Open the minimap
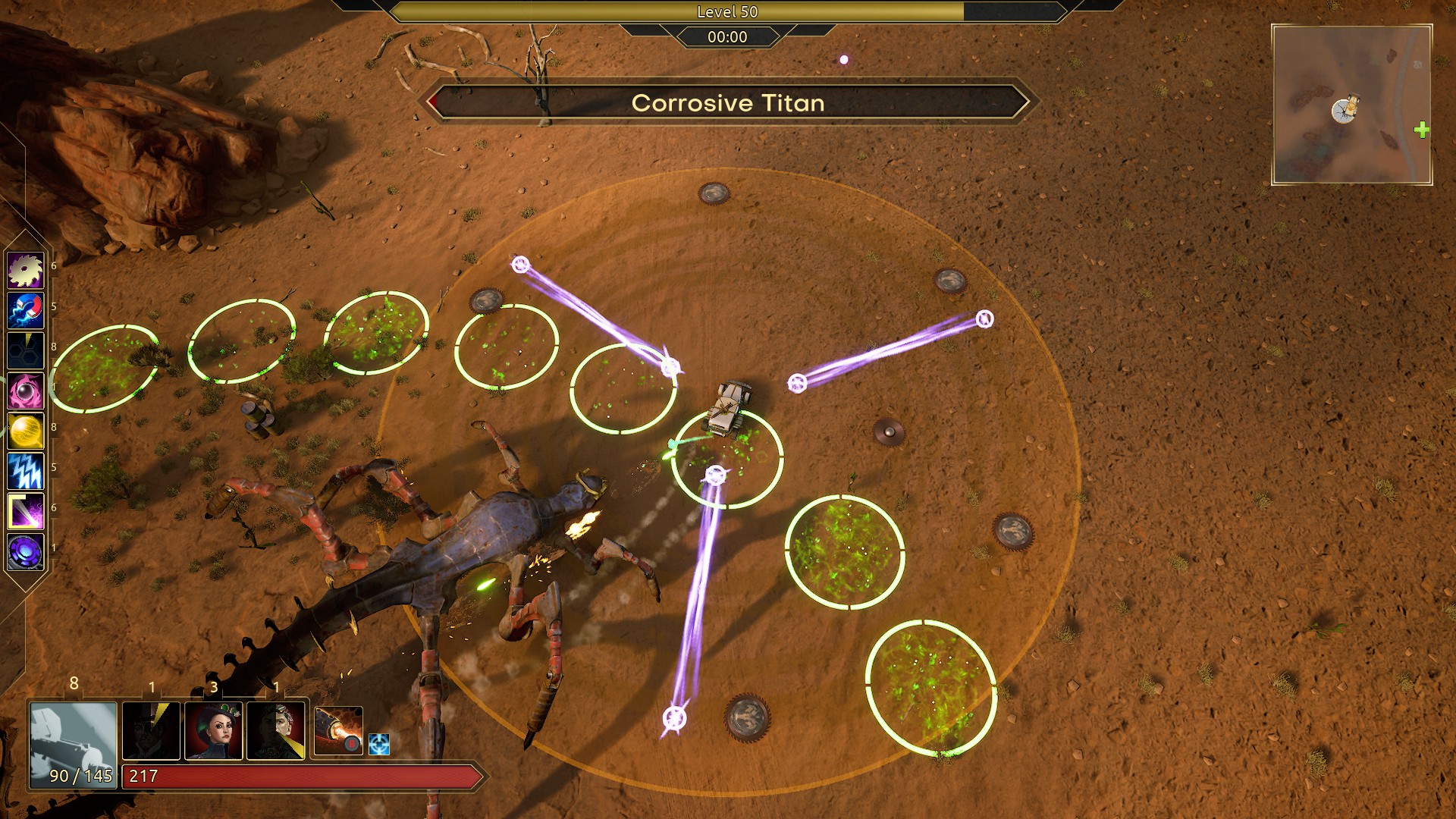The image size is (1456, 819). point(1351,105)
